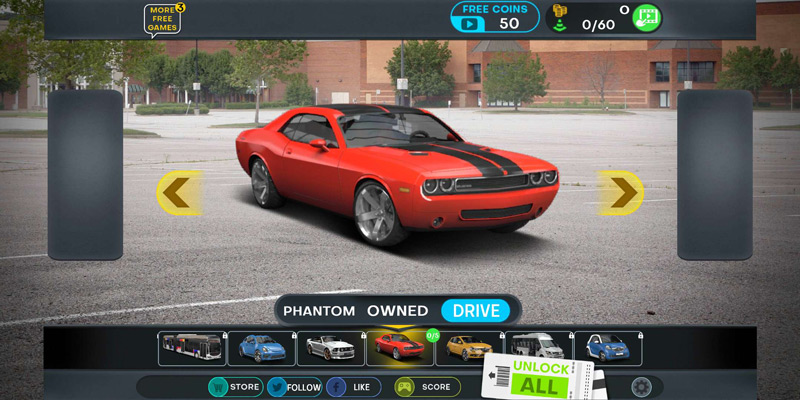The height and width of the screenshot is (400, 800).
Task: Select the city bus thumbnail
Action: (x=192, y=349)
